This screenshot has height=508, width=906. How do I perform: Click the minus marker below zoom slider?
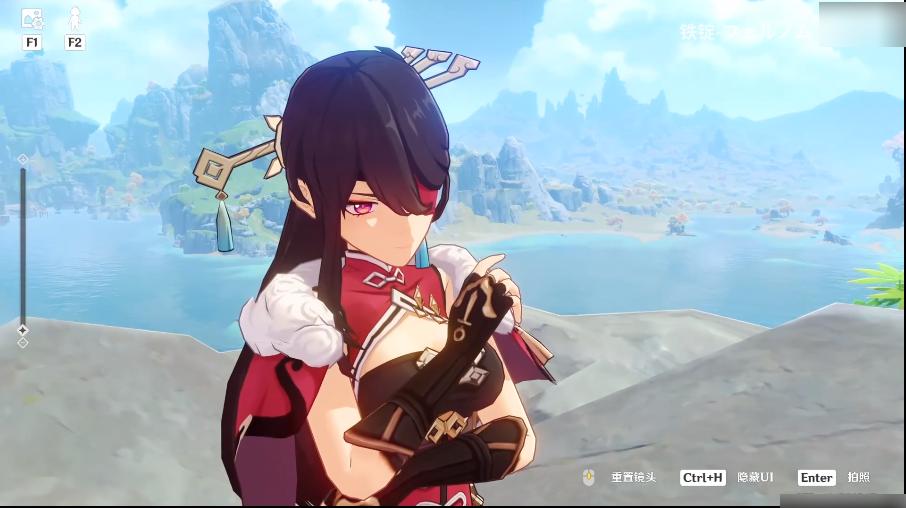(x=23, y=343)
